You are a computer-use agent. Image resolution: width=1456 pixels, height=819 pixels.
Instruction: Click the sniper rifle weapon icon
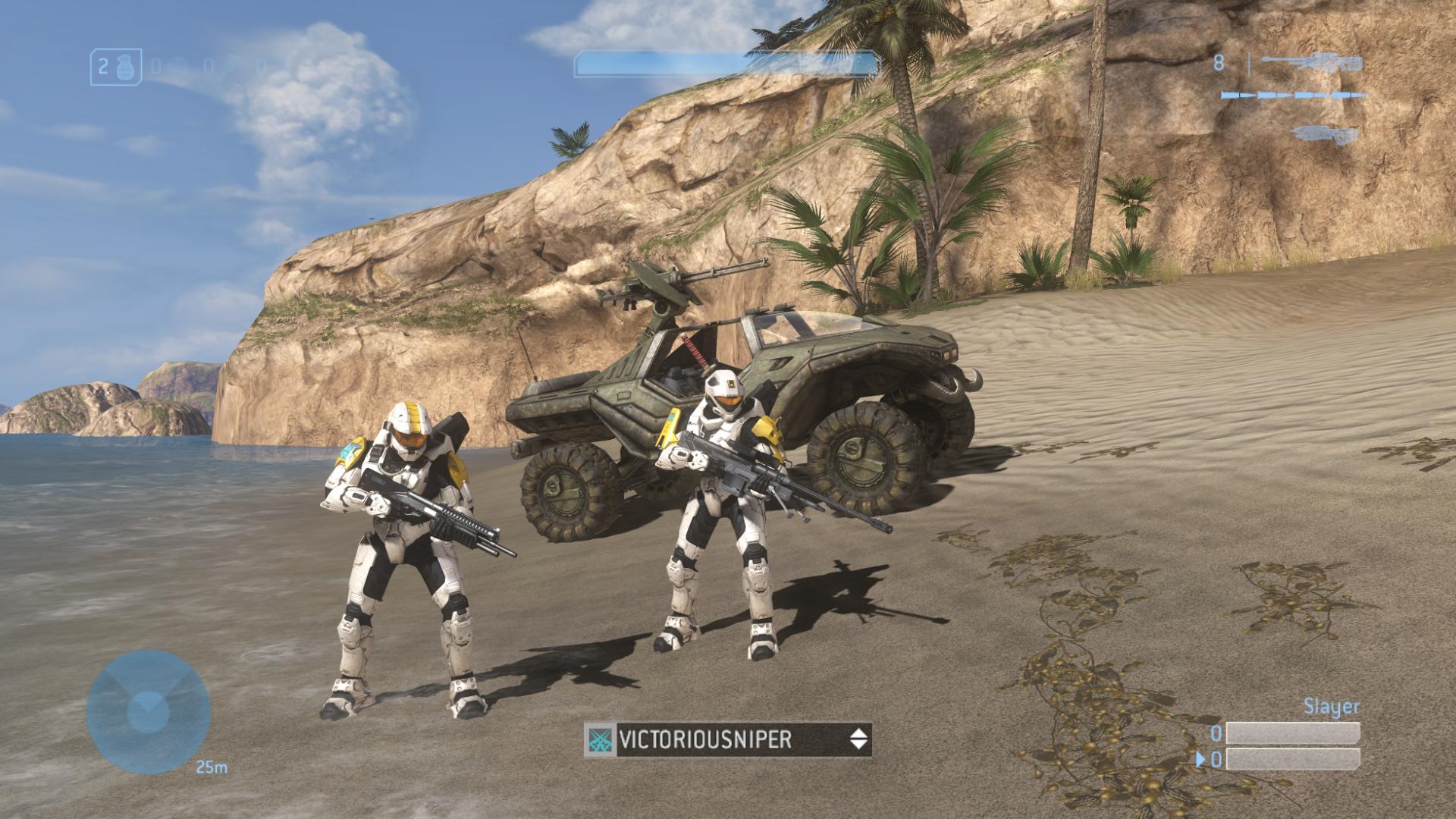(1308, 63)
